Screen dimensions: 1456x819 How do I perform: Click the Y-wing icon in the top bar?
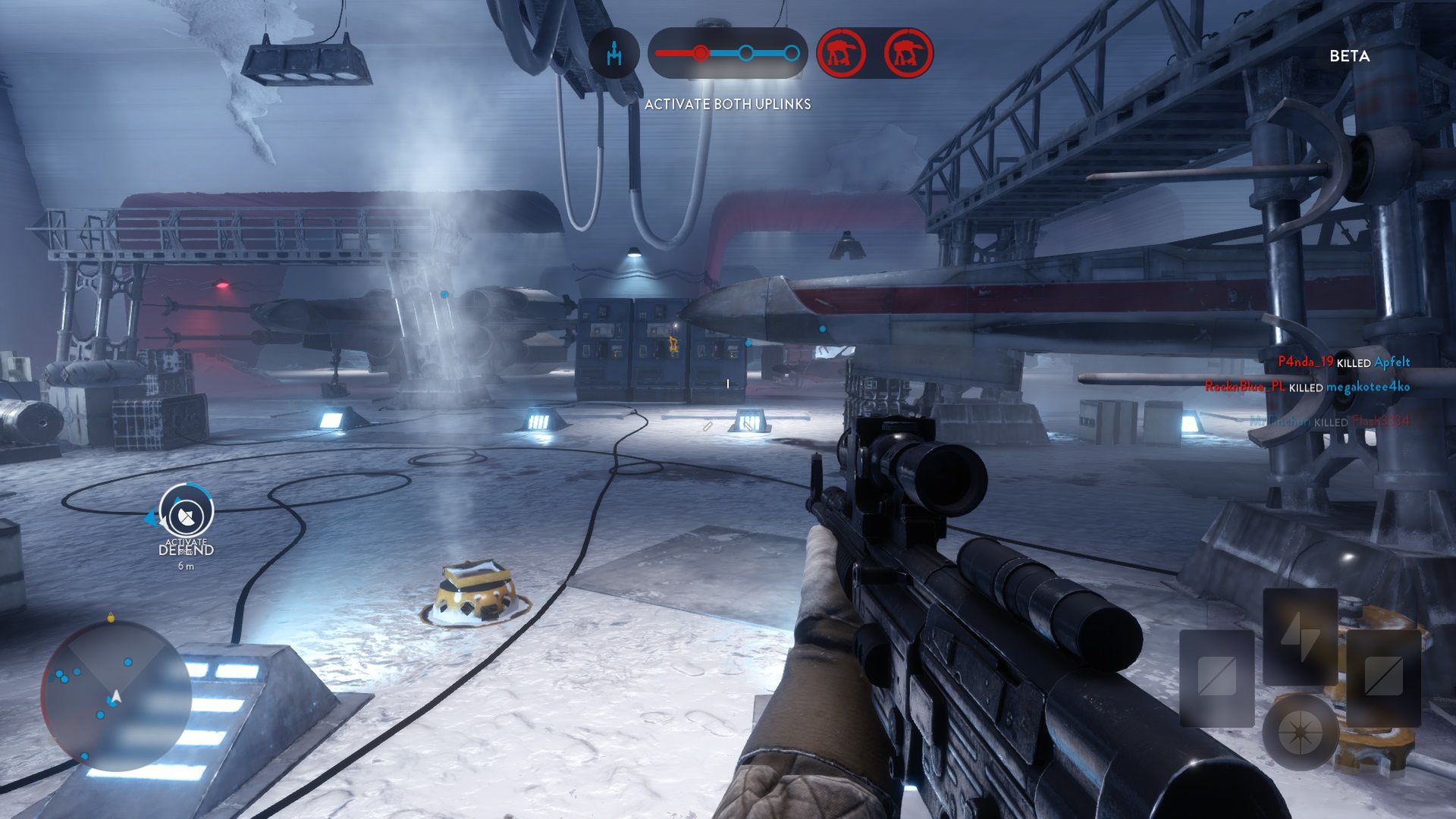tap(614, 53)
